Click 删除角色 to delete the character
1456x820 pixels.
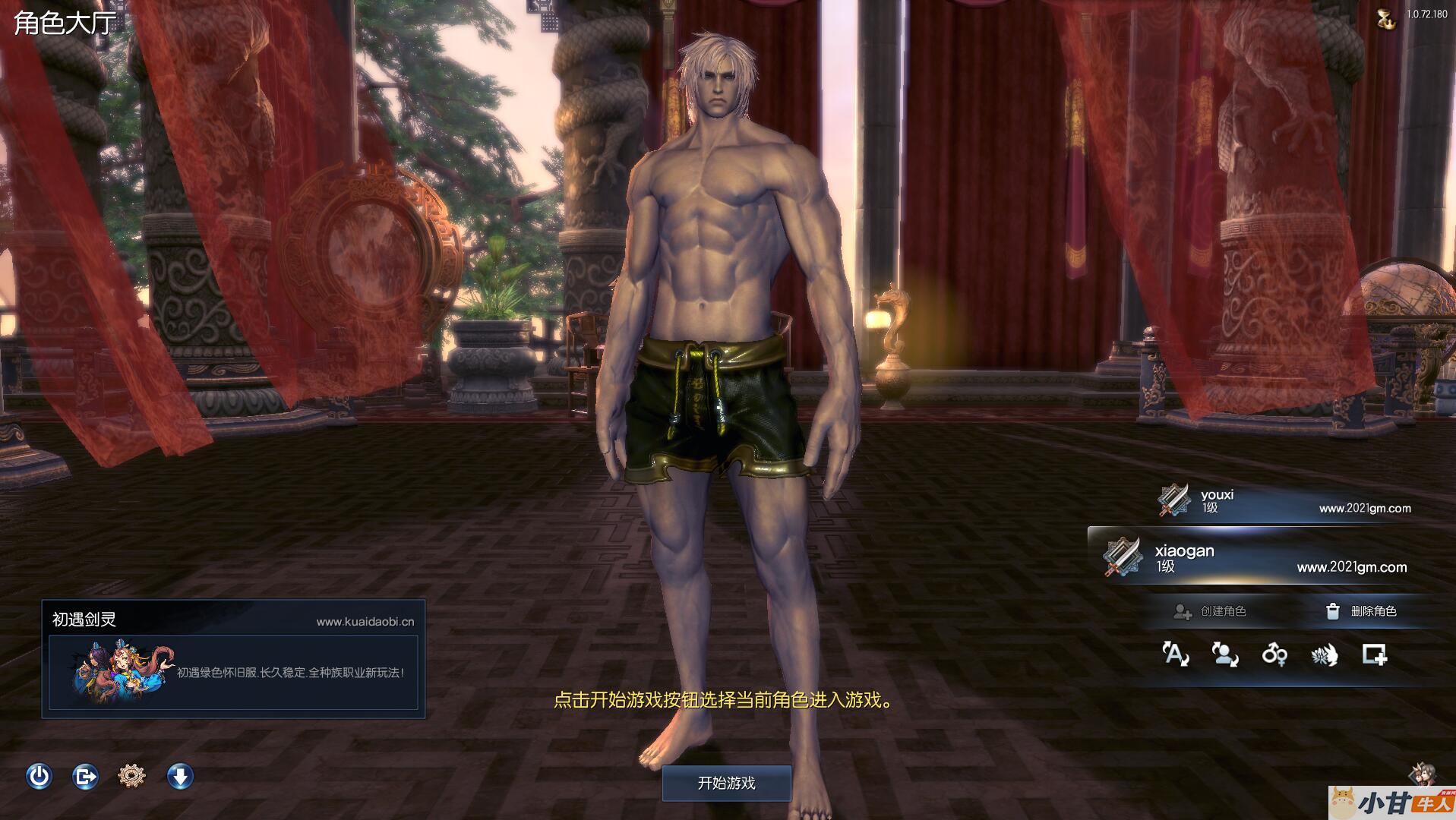[x=1361, y=611]
